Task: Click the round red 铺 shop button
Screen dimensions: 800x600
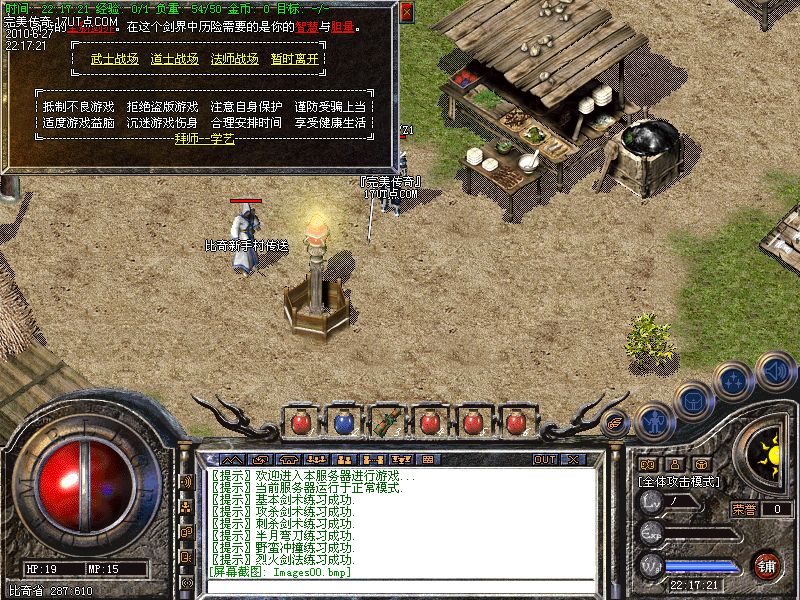Action: tap(767, 565)
